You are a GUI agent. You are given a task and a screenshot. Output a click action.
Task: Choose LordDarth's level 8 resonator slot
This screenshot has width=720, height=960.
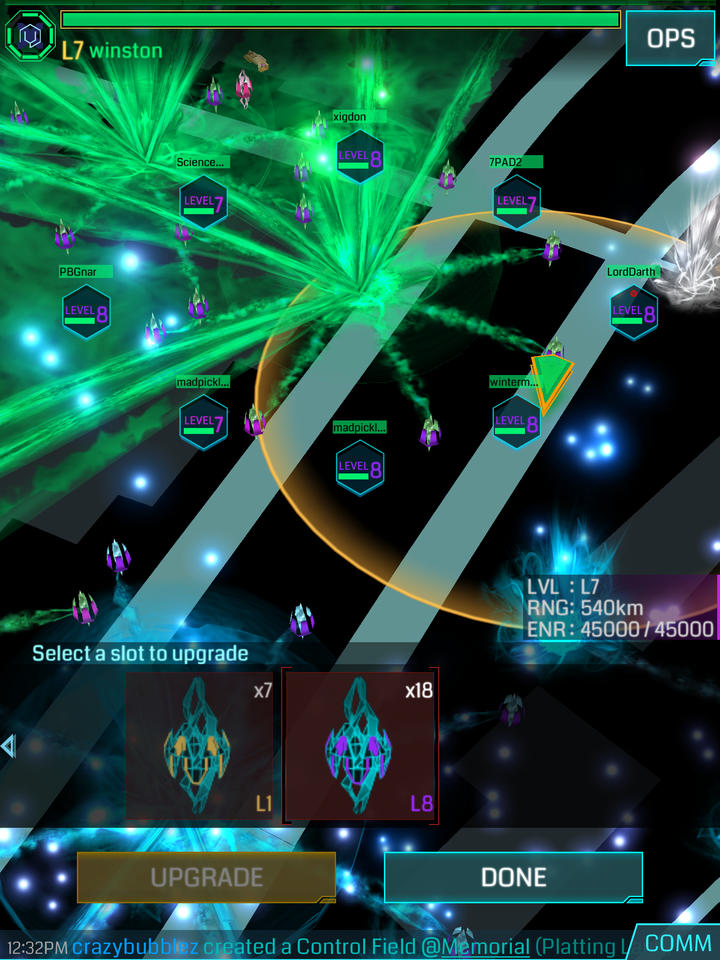tap(634, 311)
